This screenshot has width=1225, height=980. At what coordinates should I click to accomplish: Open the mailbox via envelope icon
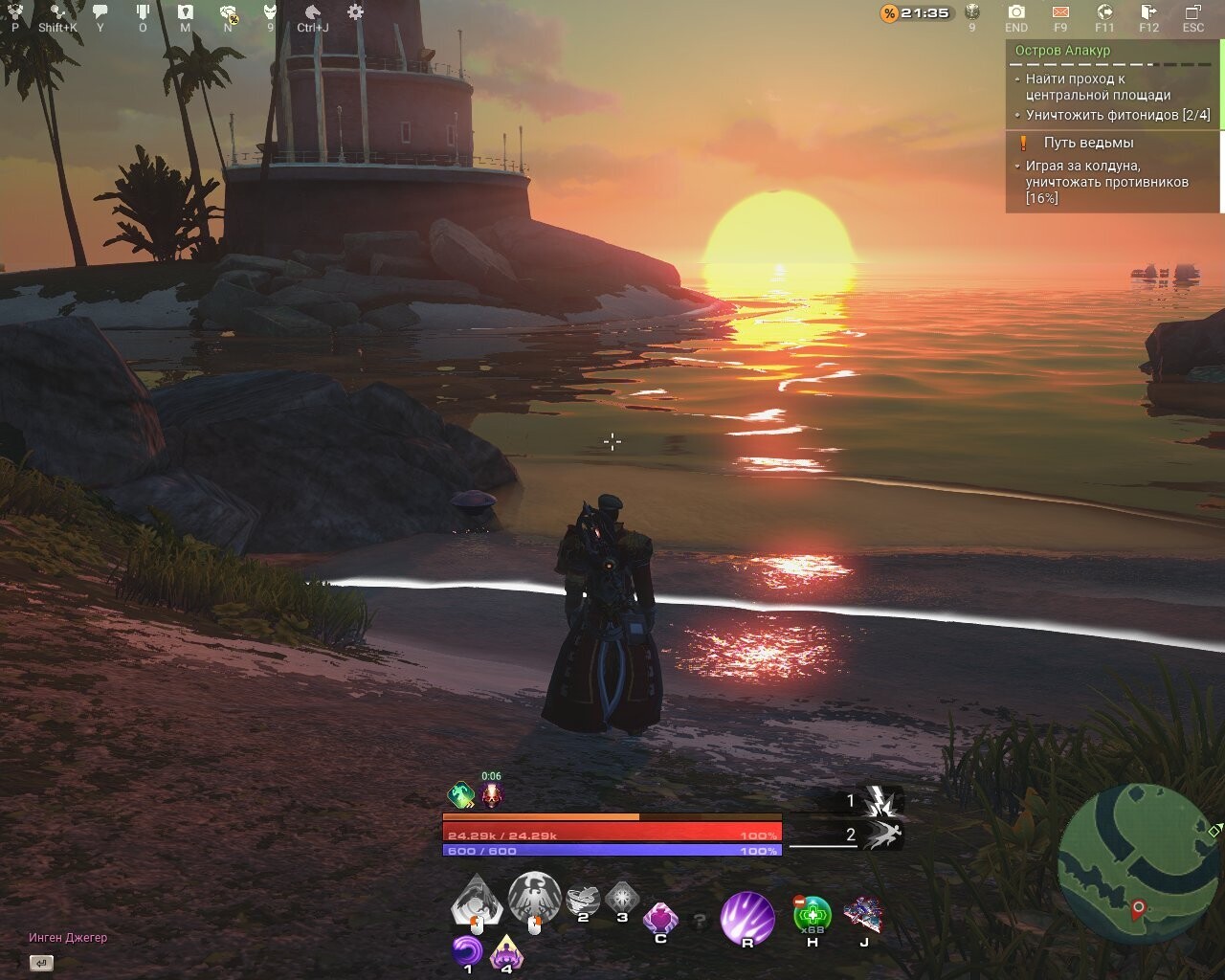(x=1061, y=12)
